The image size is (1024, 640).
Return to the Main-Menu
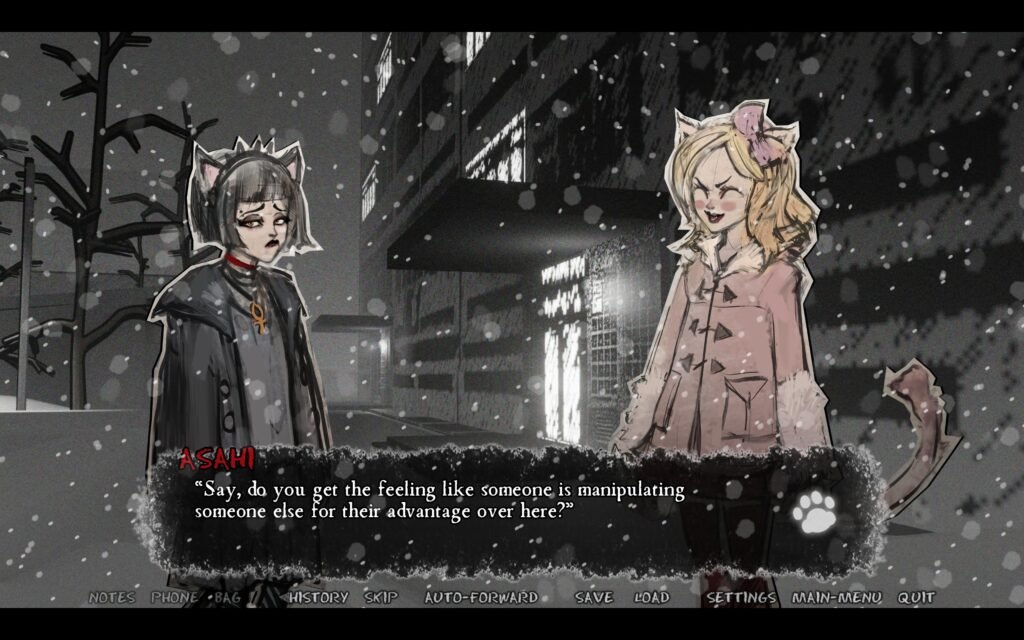(x=836, y=598)
